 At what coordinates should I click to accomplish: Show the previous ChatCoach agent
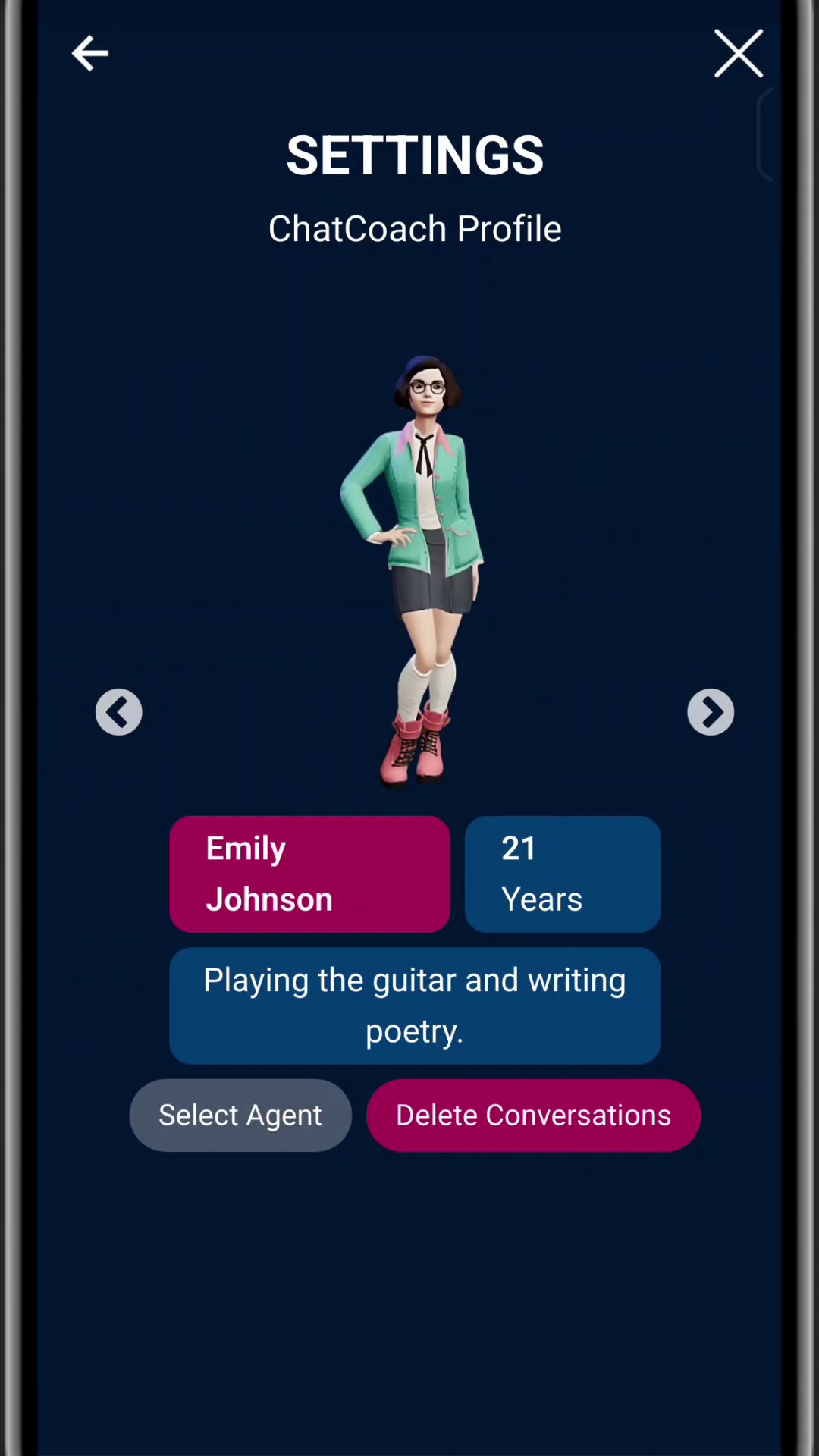pyautogui.click(x=118, y=712)
